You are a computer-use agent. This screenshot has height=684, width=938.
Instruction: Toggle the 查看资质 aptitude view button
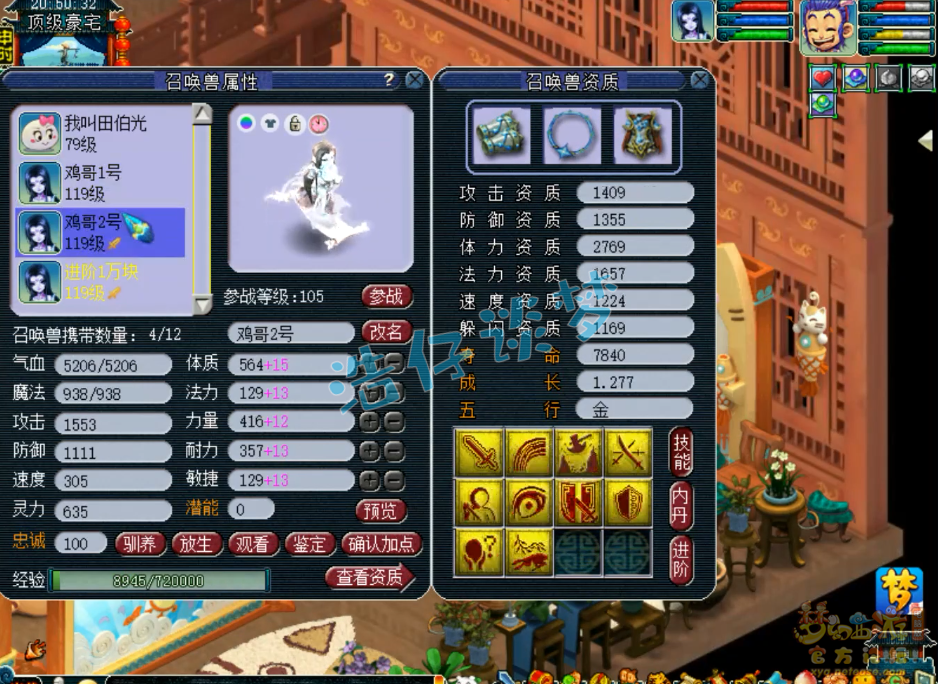pyautogui.click(x=369, y=578)
